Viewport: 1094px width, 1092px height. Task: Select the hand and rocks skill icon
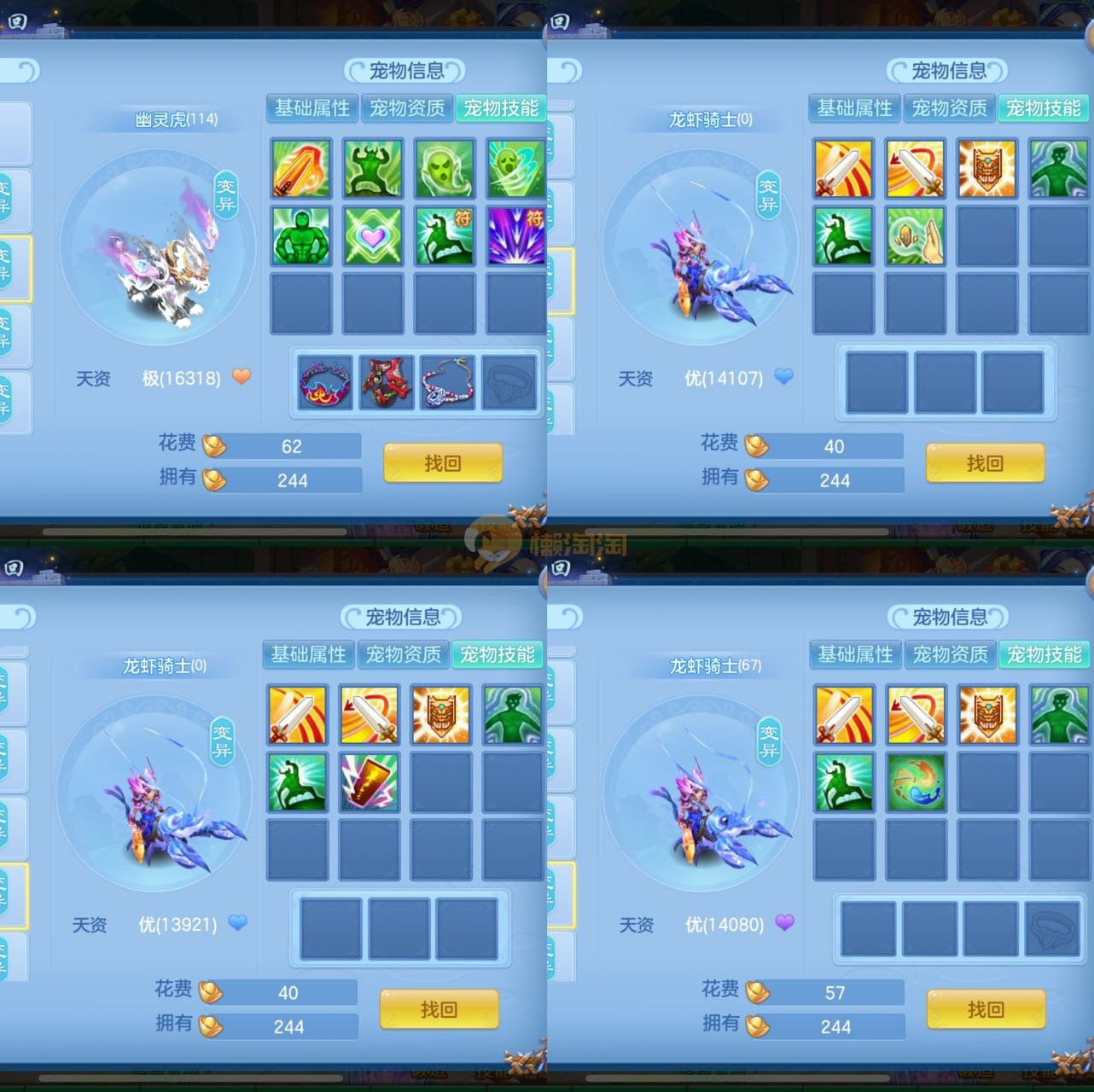(x=915, y=235)
